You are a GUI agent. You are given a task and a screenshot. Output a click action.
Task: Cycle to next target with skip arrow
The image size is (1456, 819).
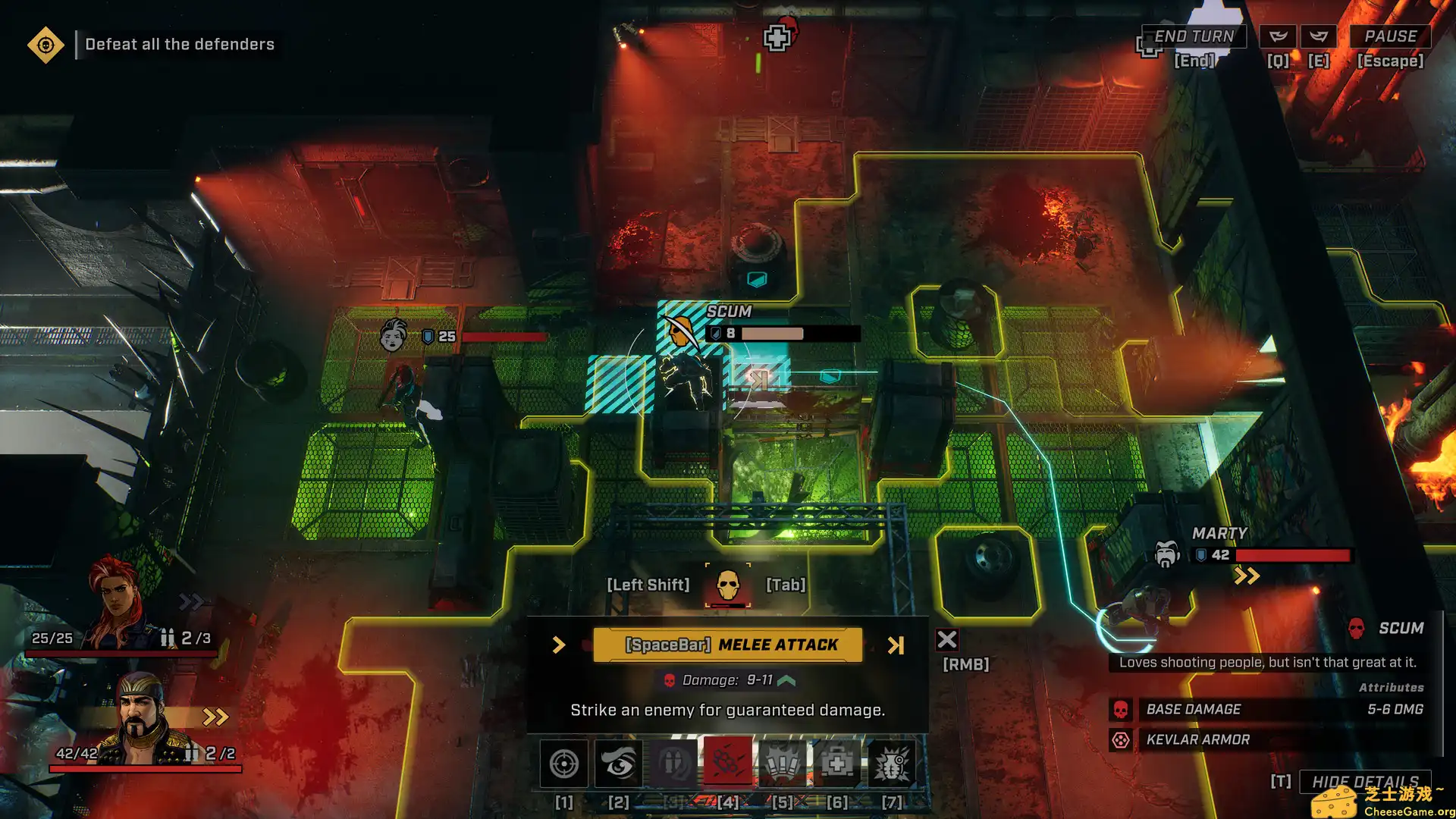click(896, 645)
